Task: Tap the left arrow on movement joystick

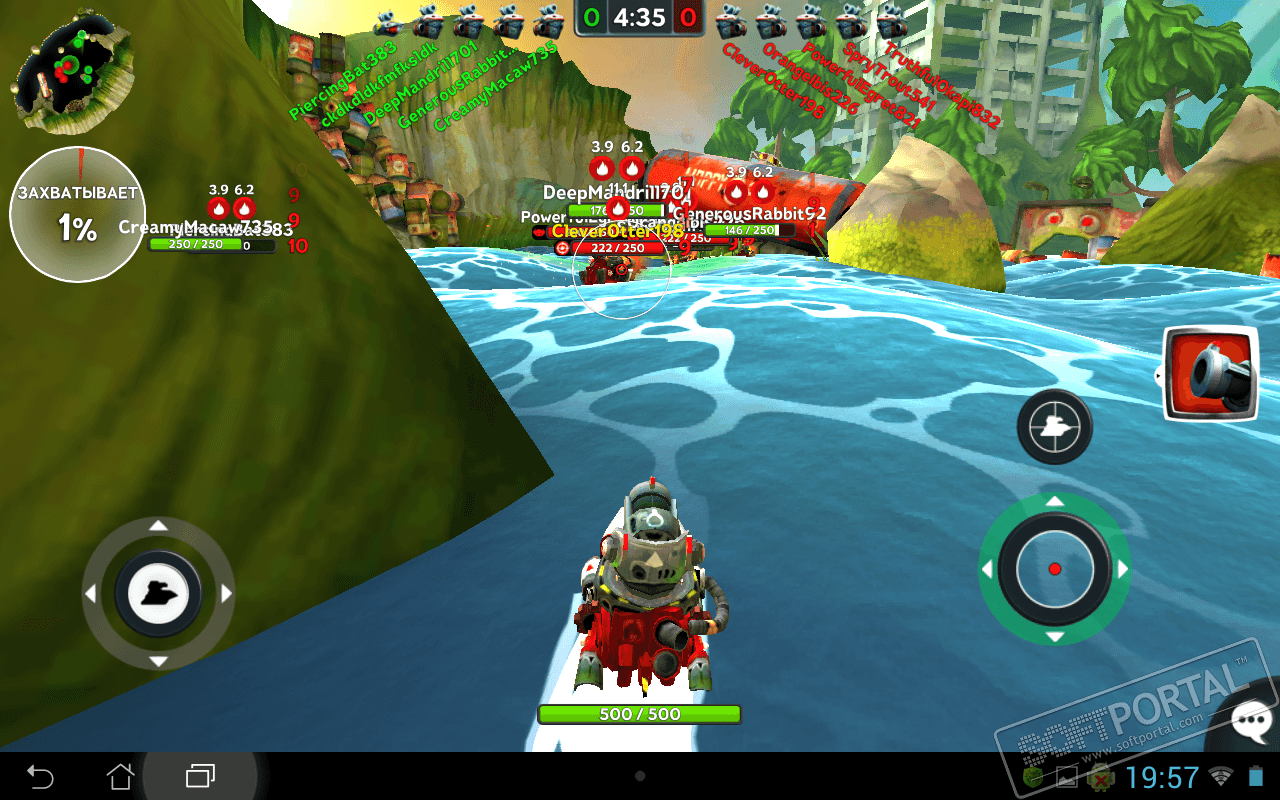Action: coord(91,594)
